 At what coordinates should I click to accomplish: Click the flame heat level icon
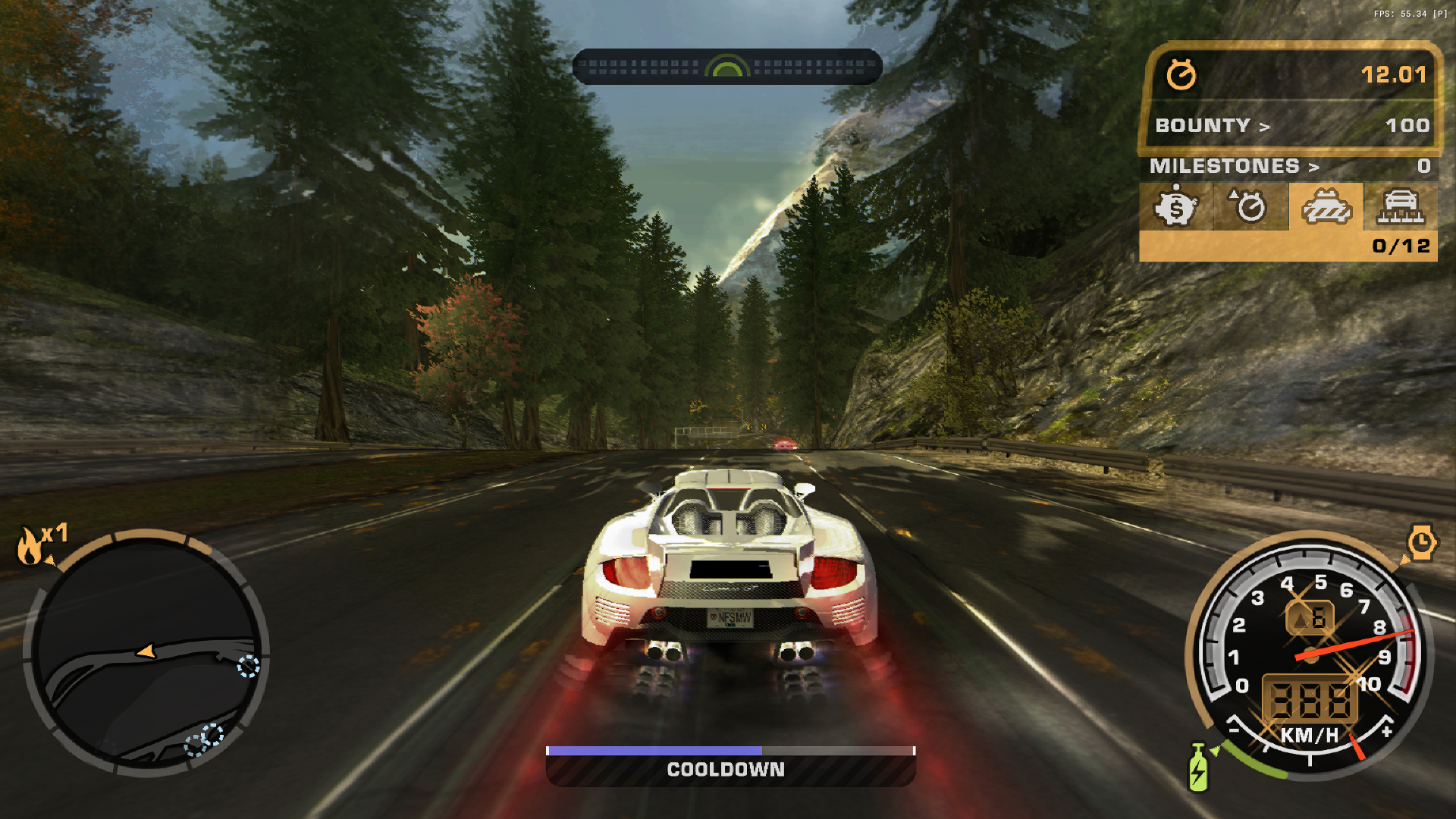(x=30, y=546)
